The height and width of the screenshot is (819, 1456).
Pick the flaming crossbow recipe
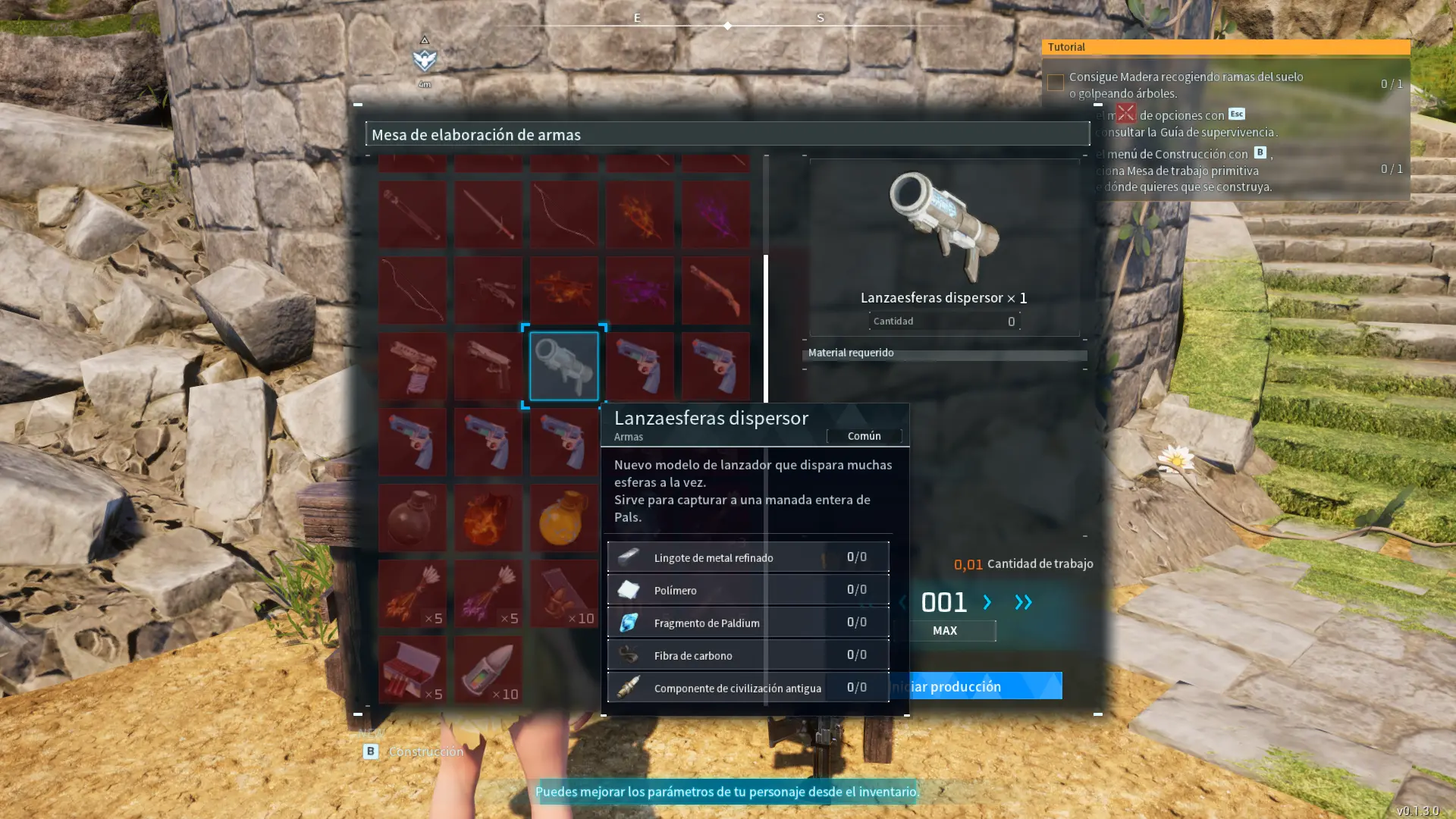[563, 290]
